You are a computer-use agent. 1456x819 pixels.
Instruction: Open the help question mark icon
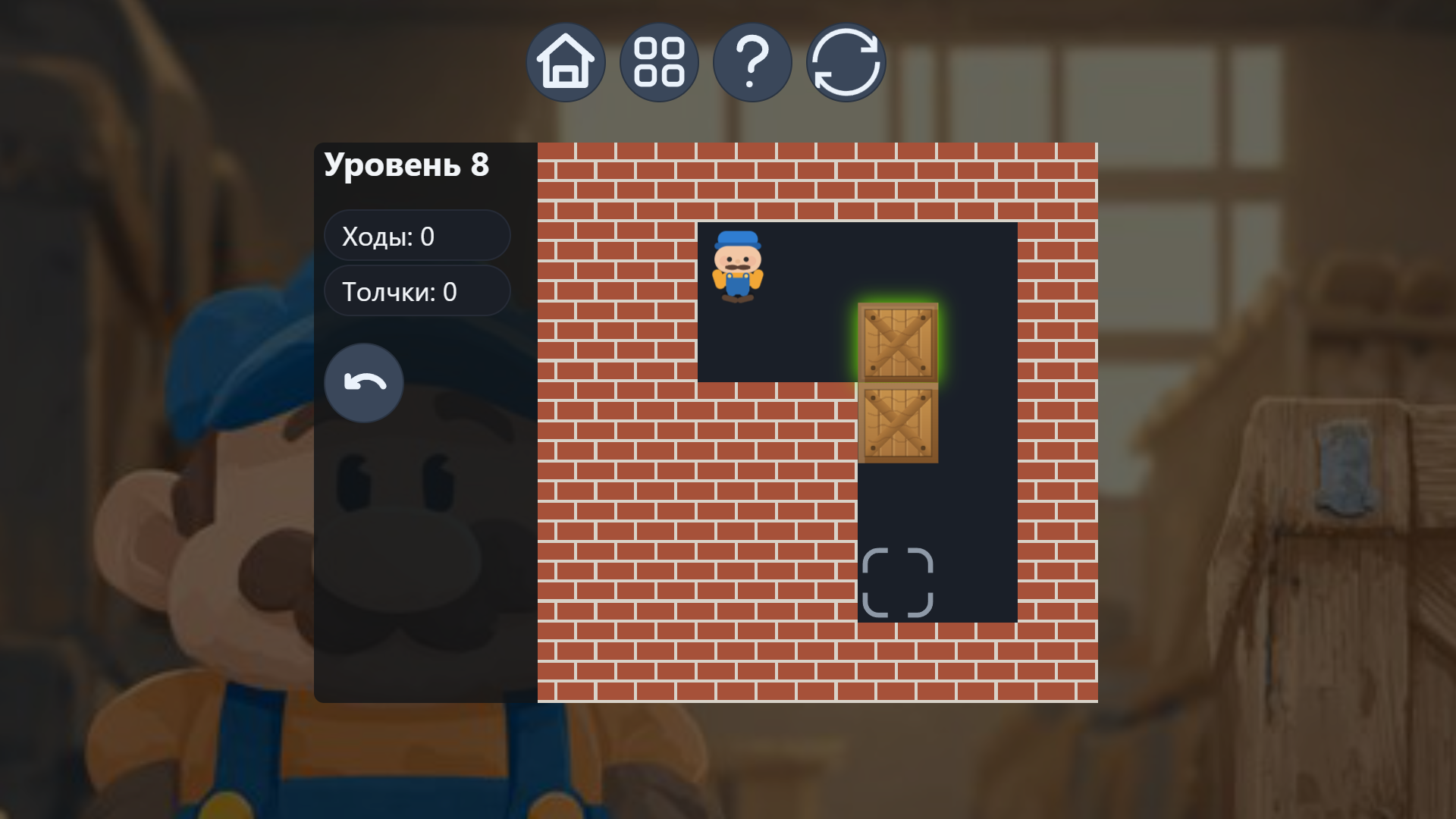[x=752, y=61]
